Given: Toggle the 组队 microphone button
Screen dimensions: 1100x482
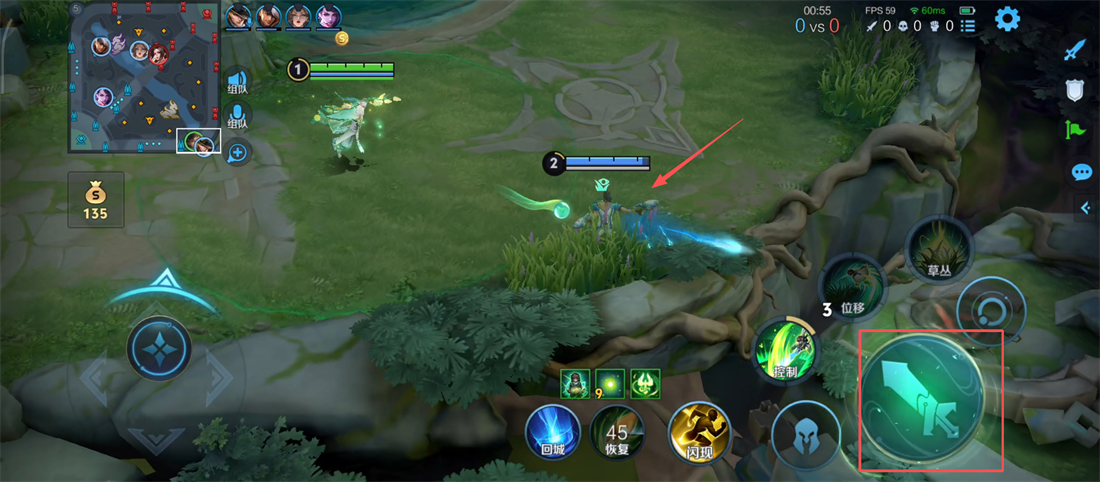Looking at the screenshot, I should coord(237,118).
